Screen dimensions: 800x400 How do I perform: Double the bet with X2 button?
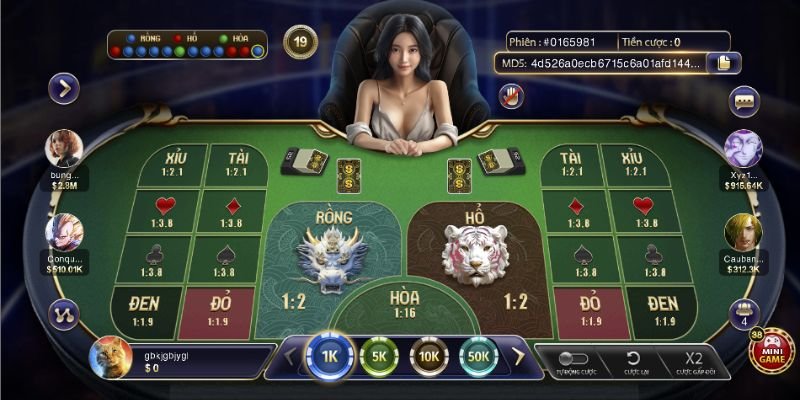(x=694, y=360)
